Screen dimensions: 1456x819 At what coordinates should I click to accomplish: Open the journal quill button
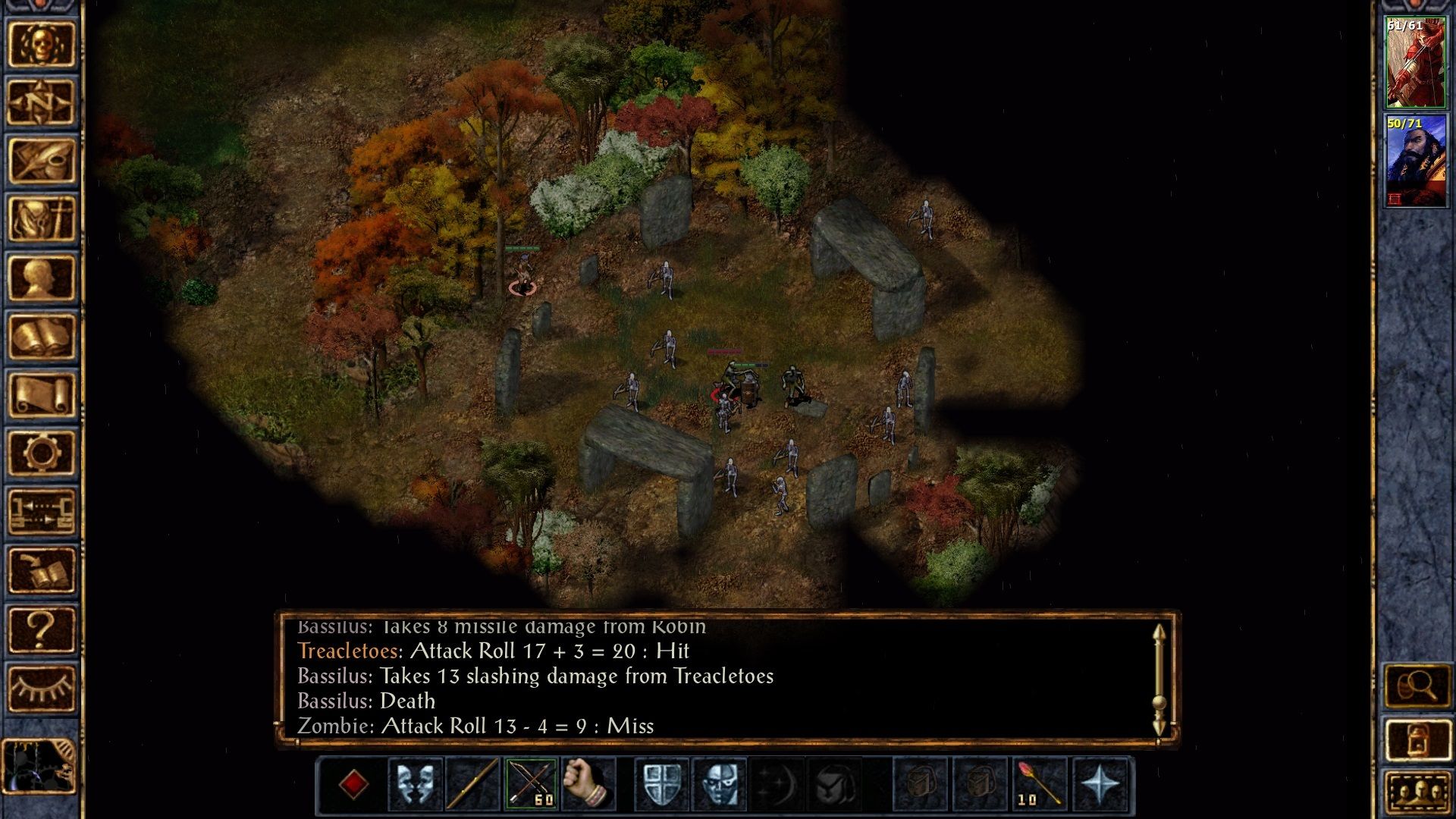click(41, 160)
